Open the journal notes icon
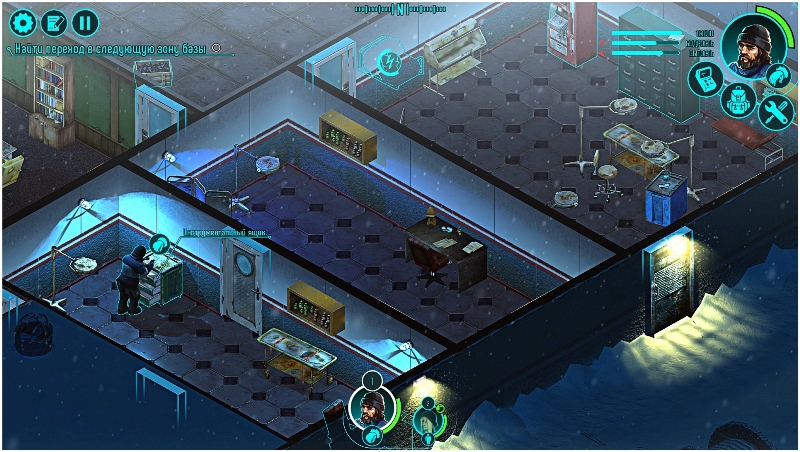This screenshot has width=800, height=452. pyautogui.click(x=54, y=21)
